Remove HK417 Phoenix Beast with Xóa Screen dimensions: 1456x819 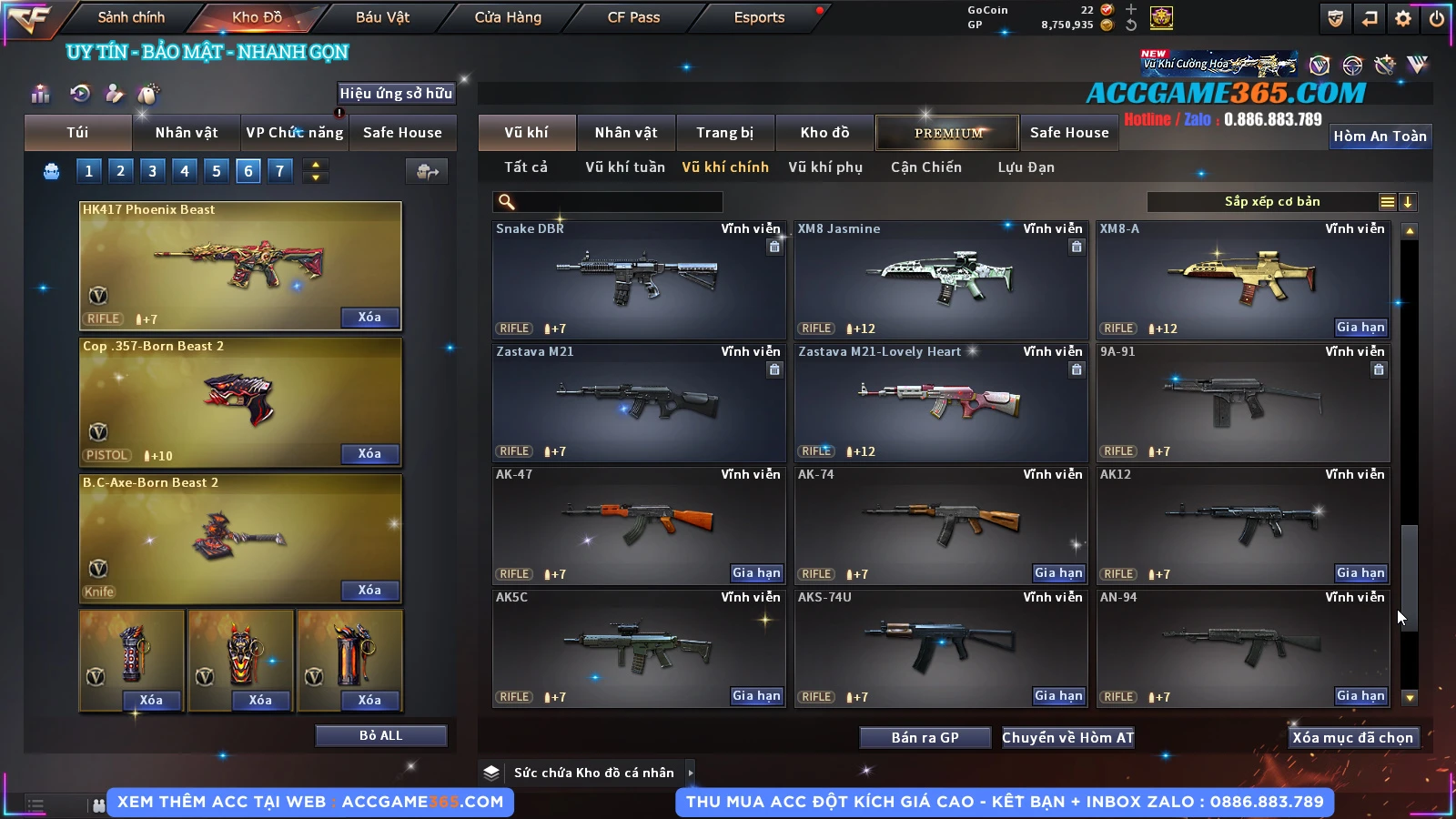(x=369, y=317)
